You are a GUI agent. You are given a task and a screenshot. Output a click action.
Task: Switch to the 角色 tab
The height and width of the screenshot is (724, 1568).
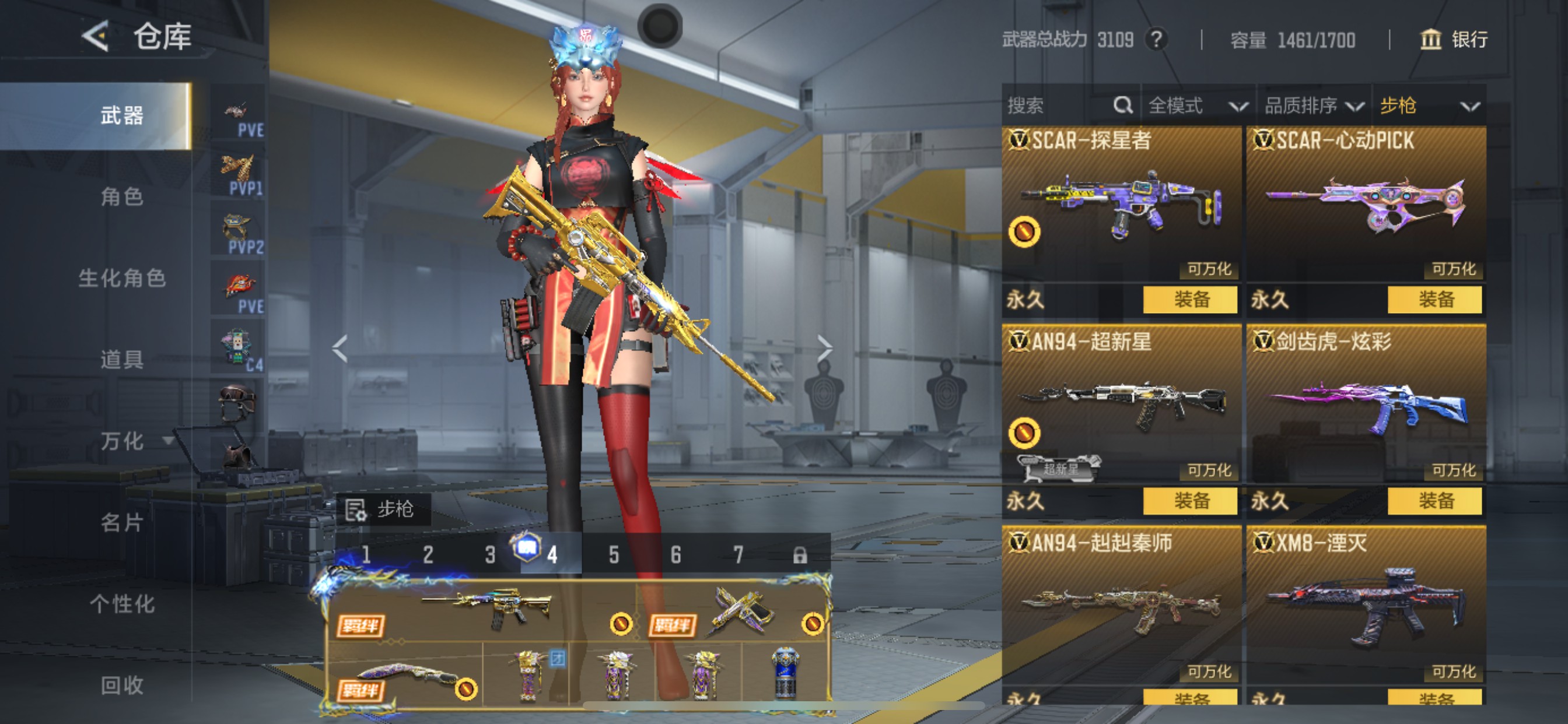click(122, 196)
